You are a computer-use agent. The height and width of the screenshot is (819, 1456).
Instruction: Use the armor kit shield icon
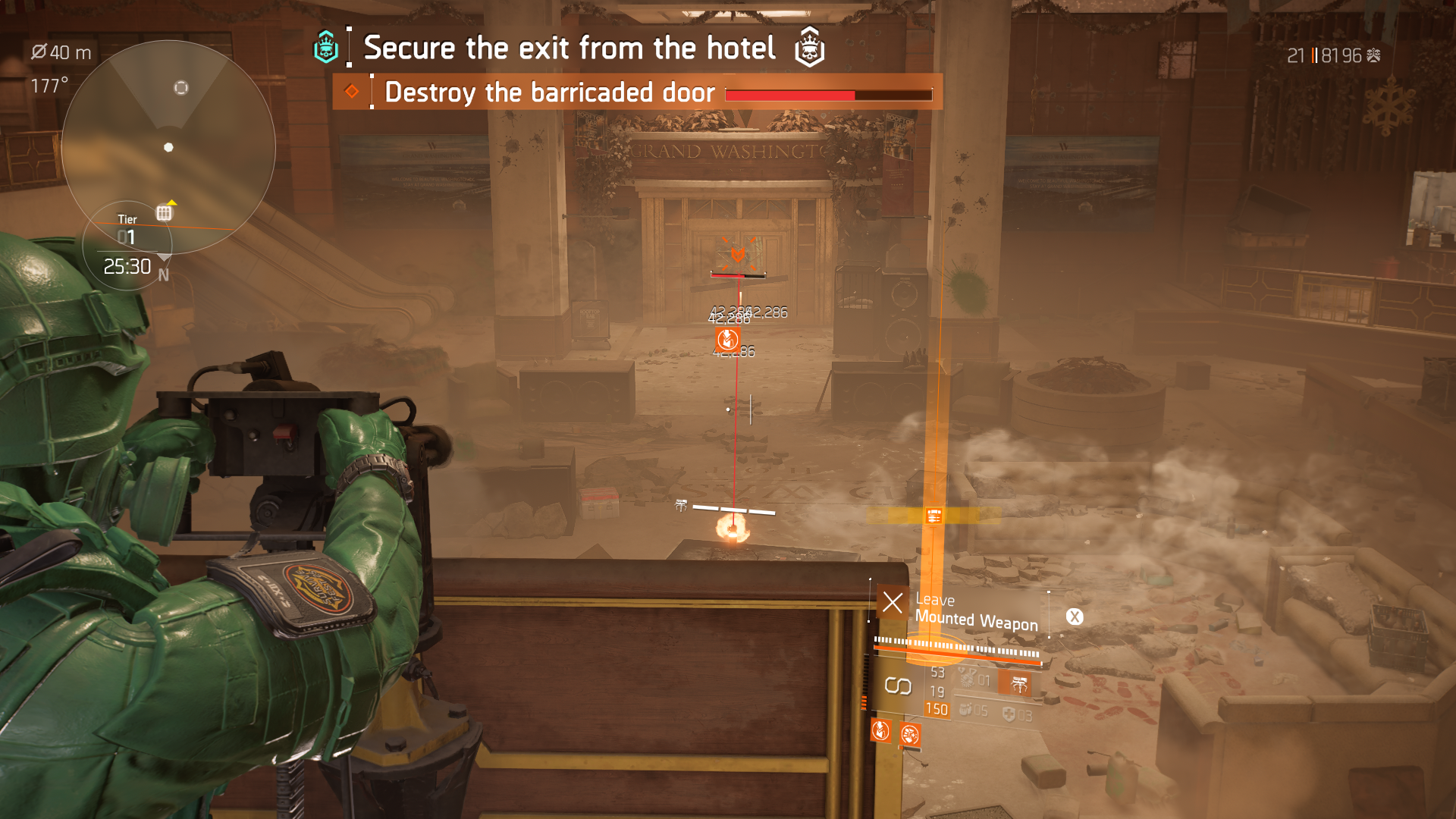pyautogui.click(x=1009, y=714)
